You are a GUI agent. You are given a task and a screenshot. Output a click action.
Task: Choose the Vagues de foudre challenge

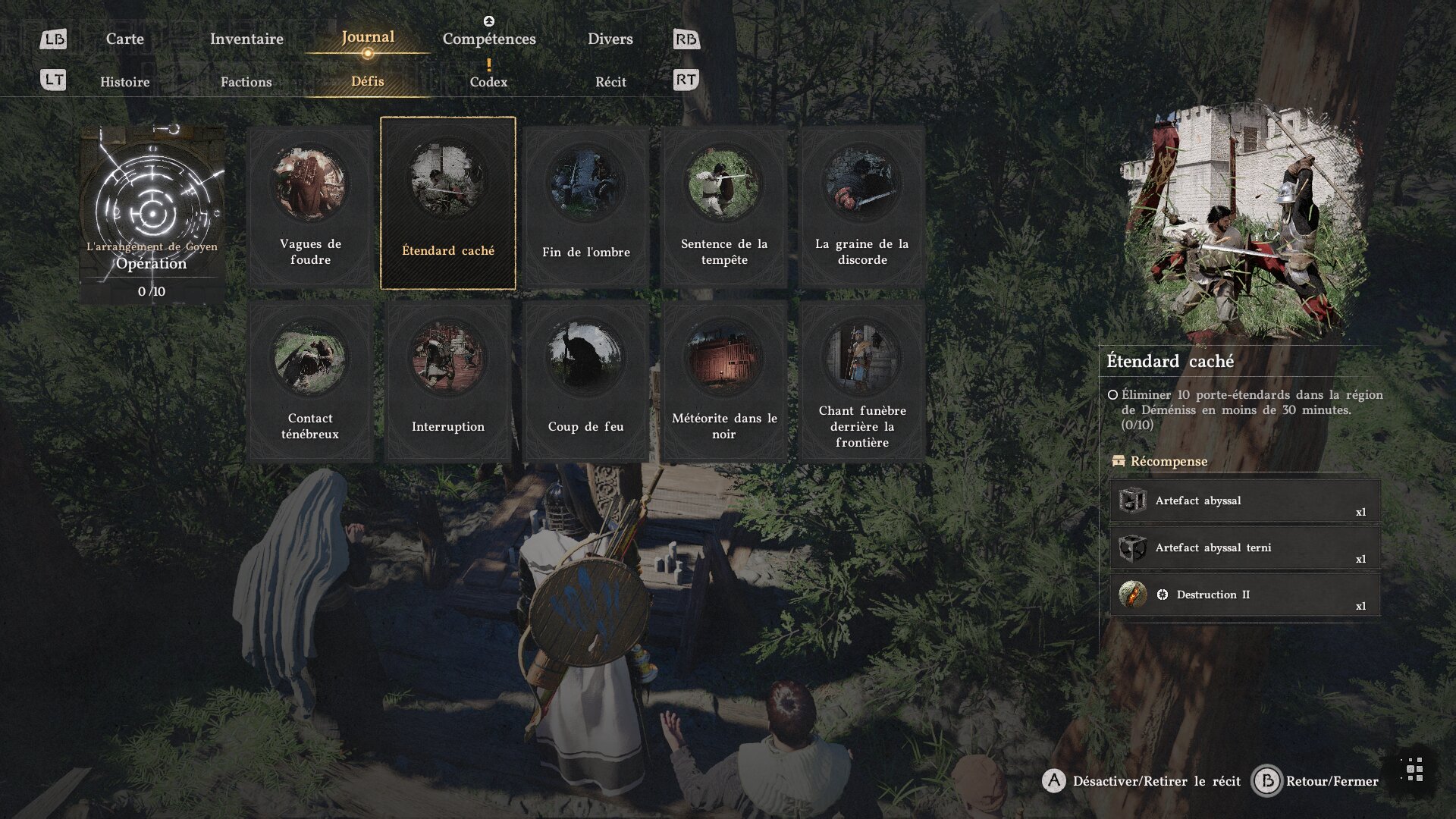click(310, 206)
